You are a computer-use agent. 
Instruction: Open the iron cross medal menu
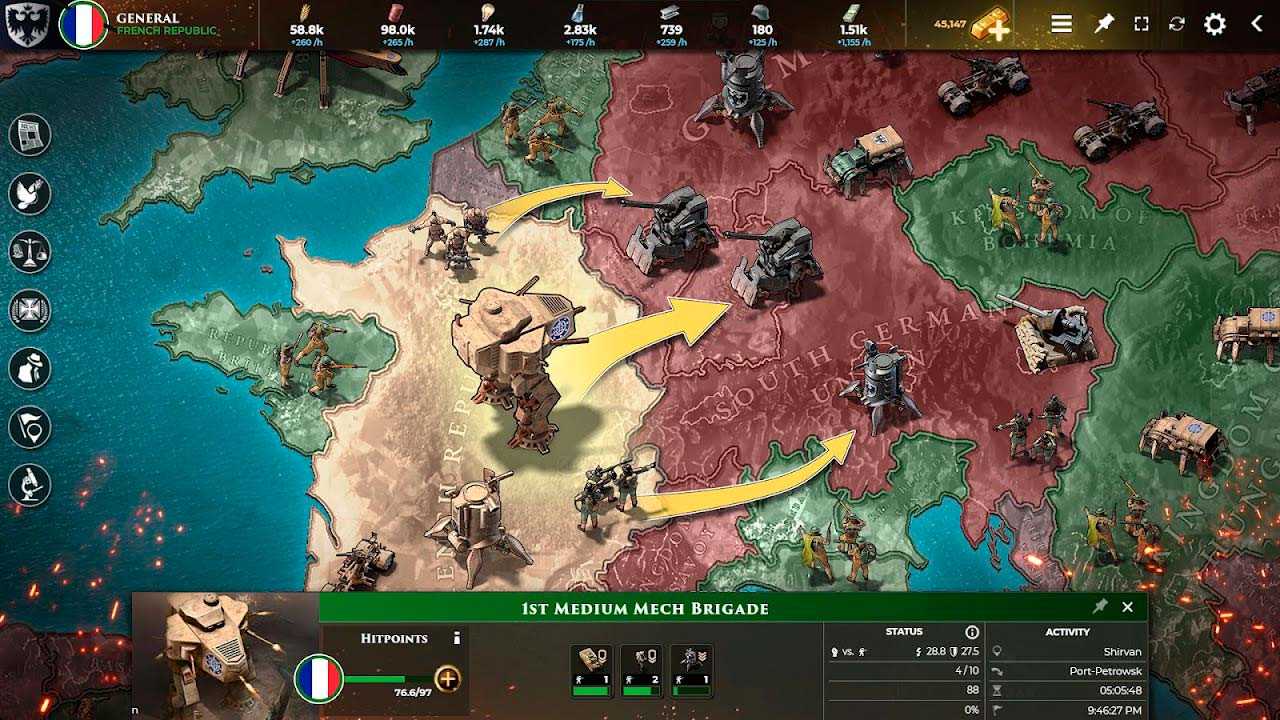click(x=30, y=310)
